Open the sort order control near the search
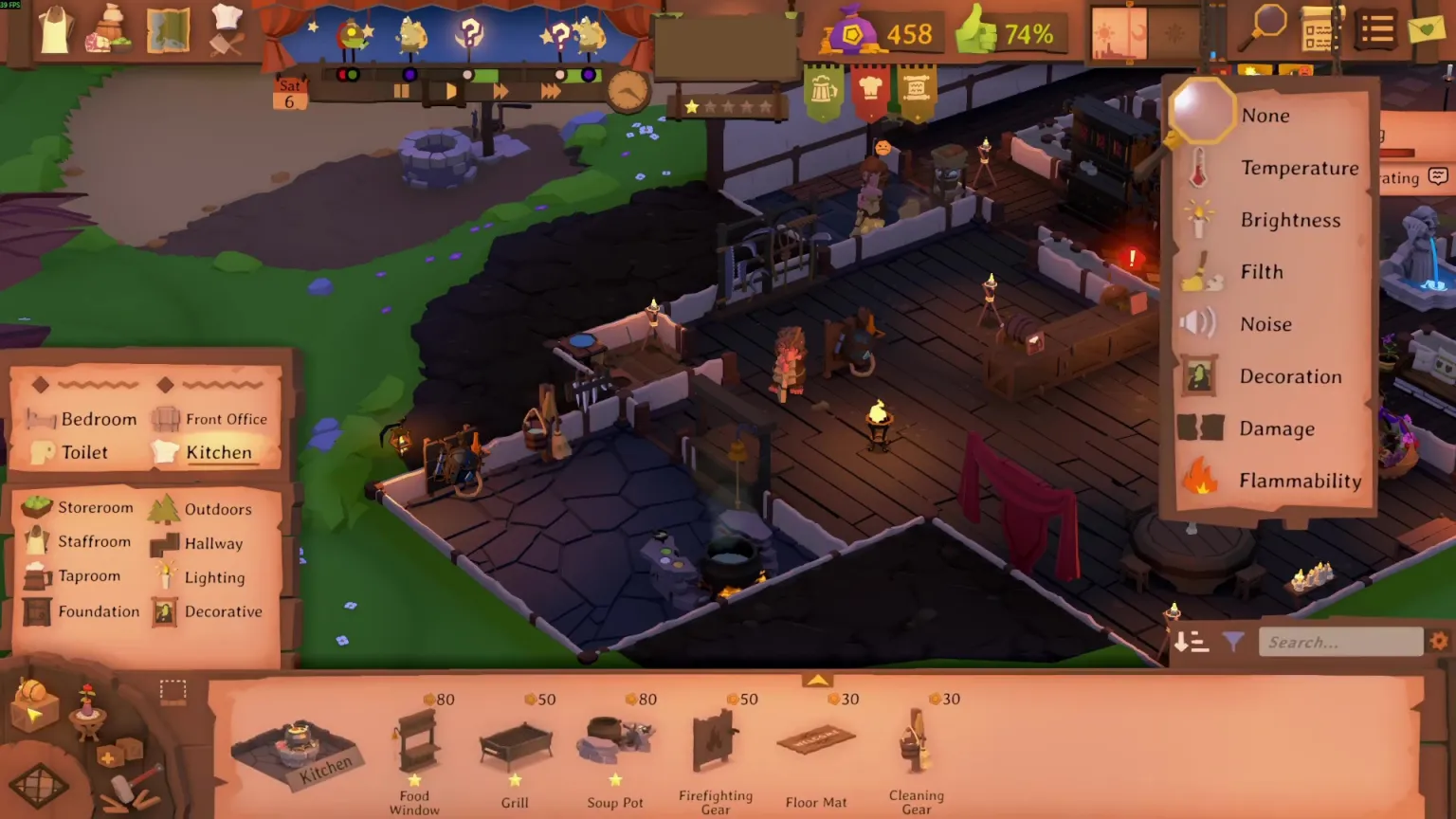Viewport: 1456px width, 819px height. coord(1192,642)
